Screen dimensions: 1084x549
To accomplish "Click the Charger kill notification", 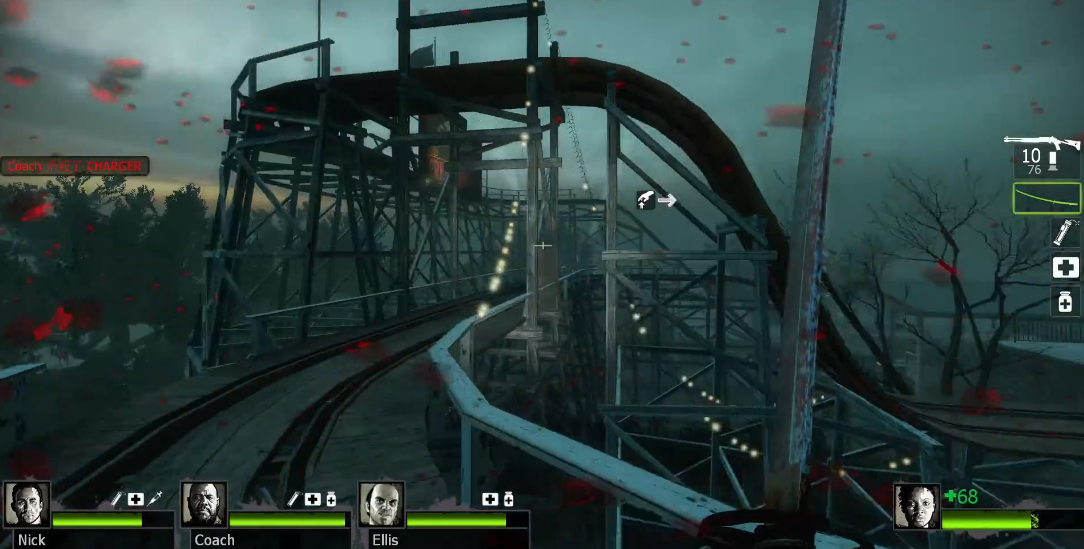I will point(74,166).
